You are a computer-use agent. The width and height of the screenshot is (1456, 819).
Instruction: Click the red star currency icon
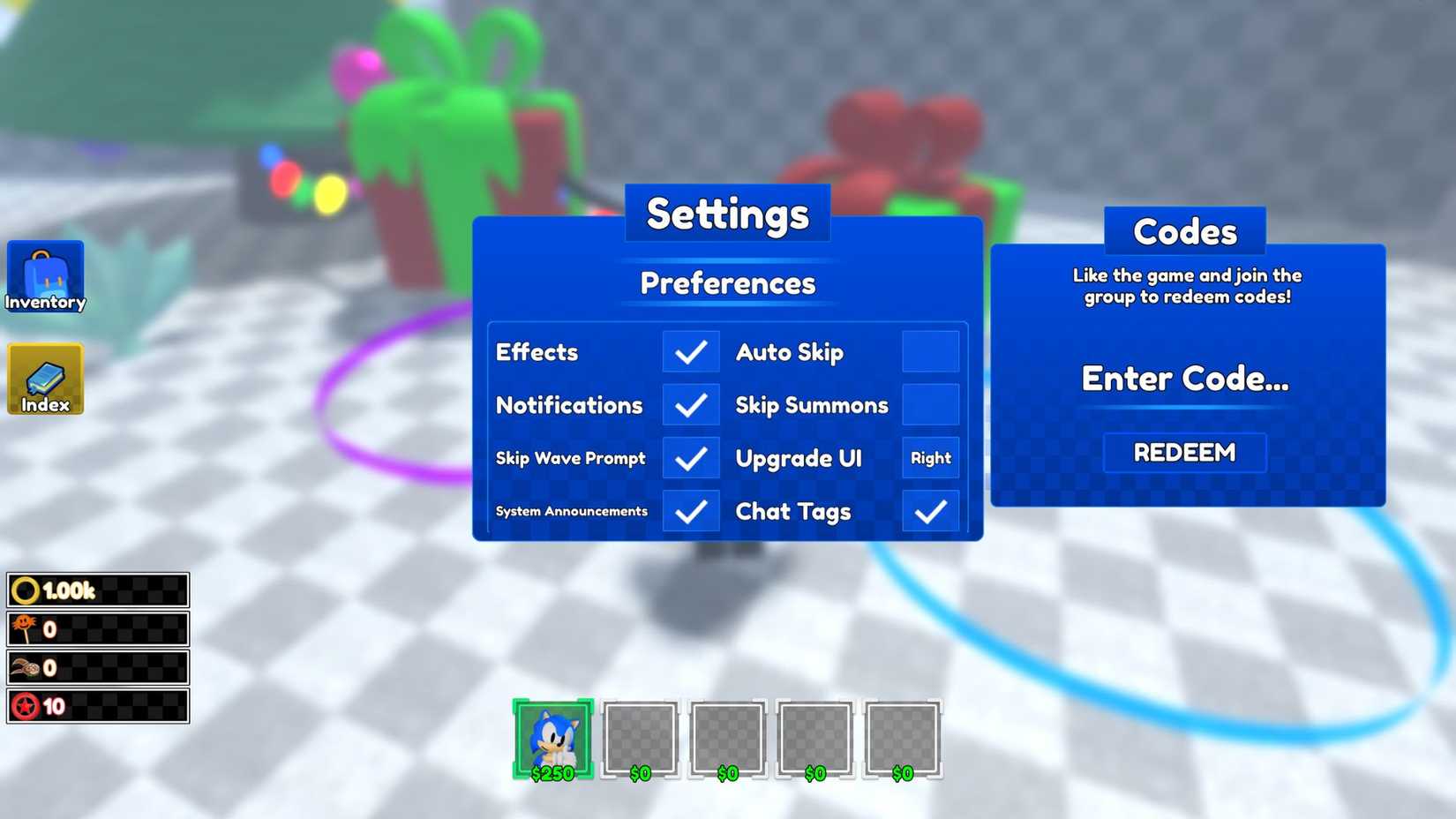point(25,707)
